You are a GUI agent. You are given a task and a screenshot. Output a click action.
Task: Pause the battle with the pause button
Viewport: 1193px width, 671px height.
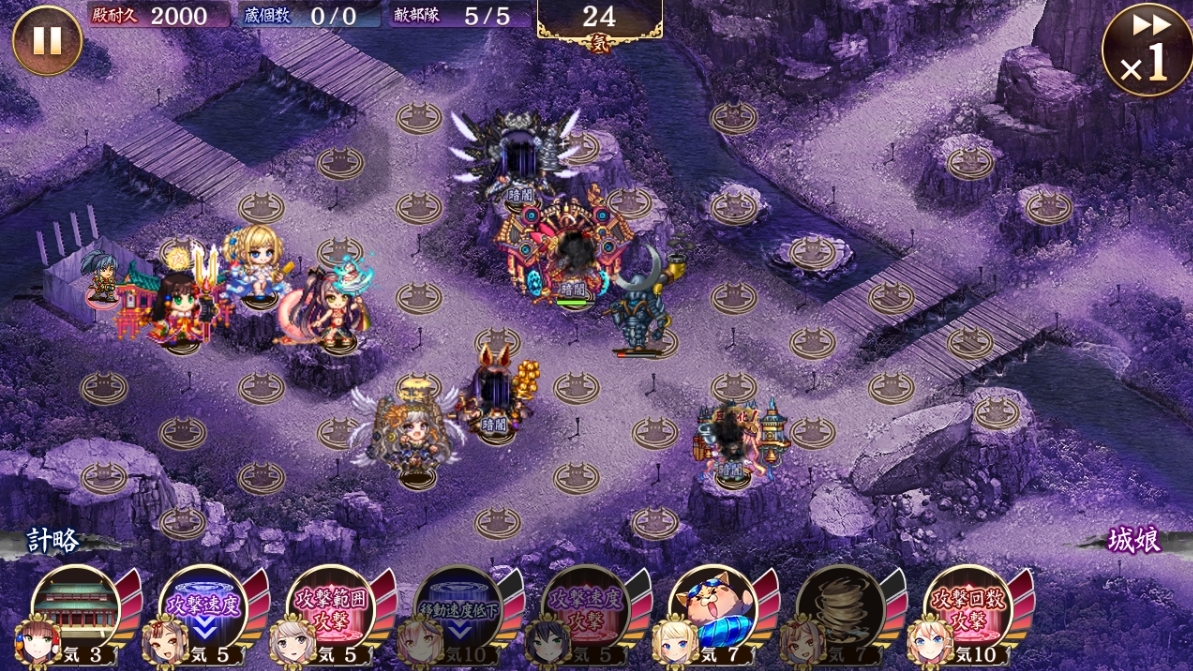46,41
